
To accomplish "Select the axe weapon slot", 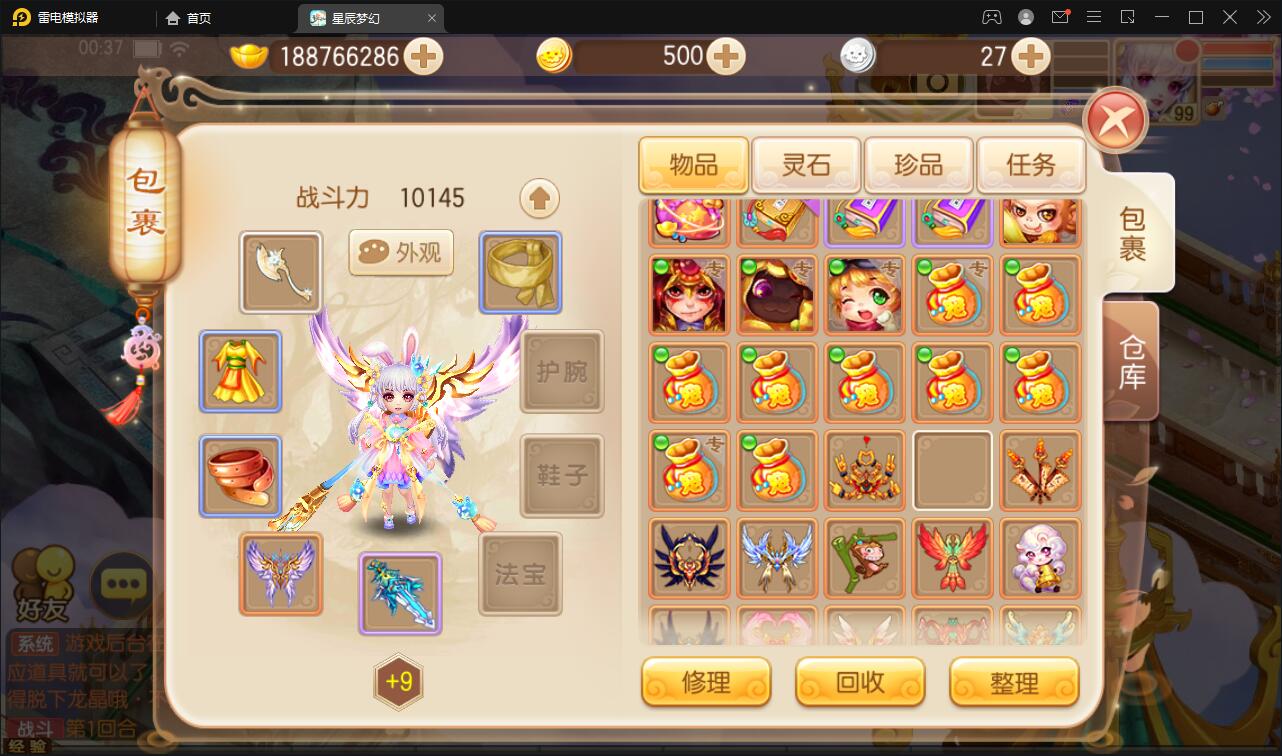I will pos(280,272).
